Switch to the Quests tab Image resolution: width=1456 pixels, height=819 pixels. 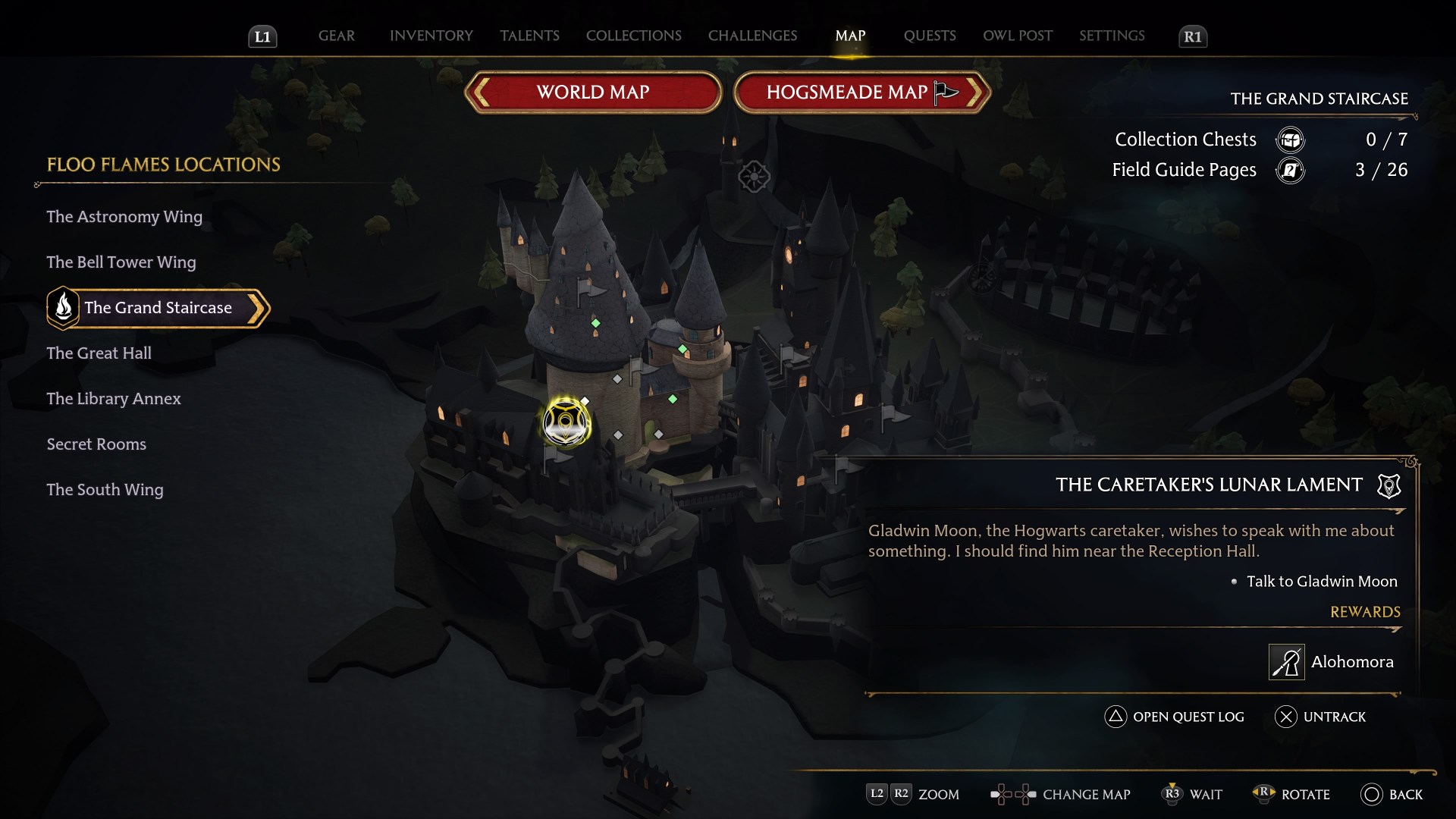[929, 36]
